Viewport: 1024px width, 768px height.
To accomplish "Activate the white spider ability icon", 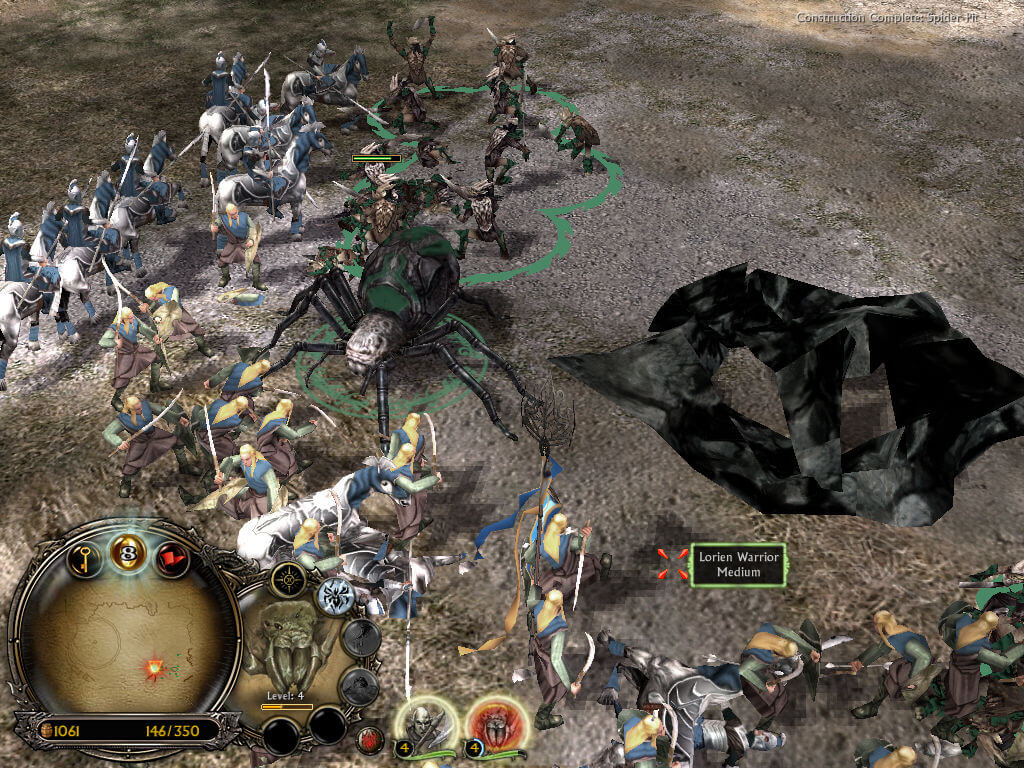I will pyautogui.click(x=335, y=596).
